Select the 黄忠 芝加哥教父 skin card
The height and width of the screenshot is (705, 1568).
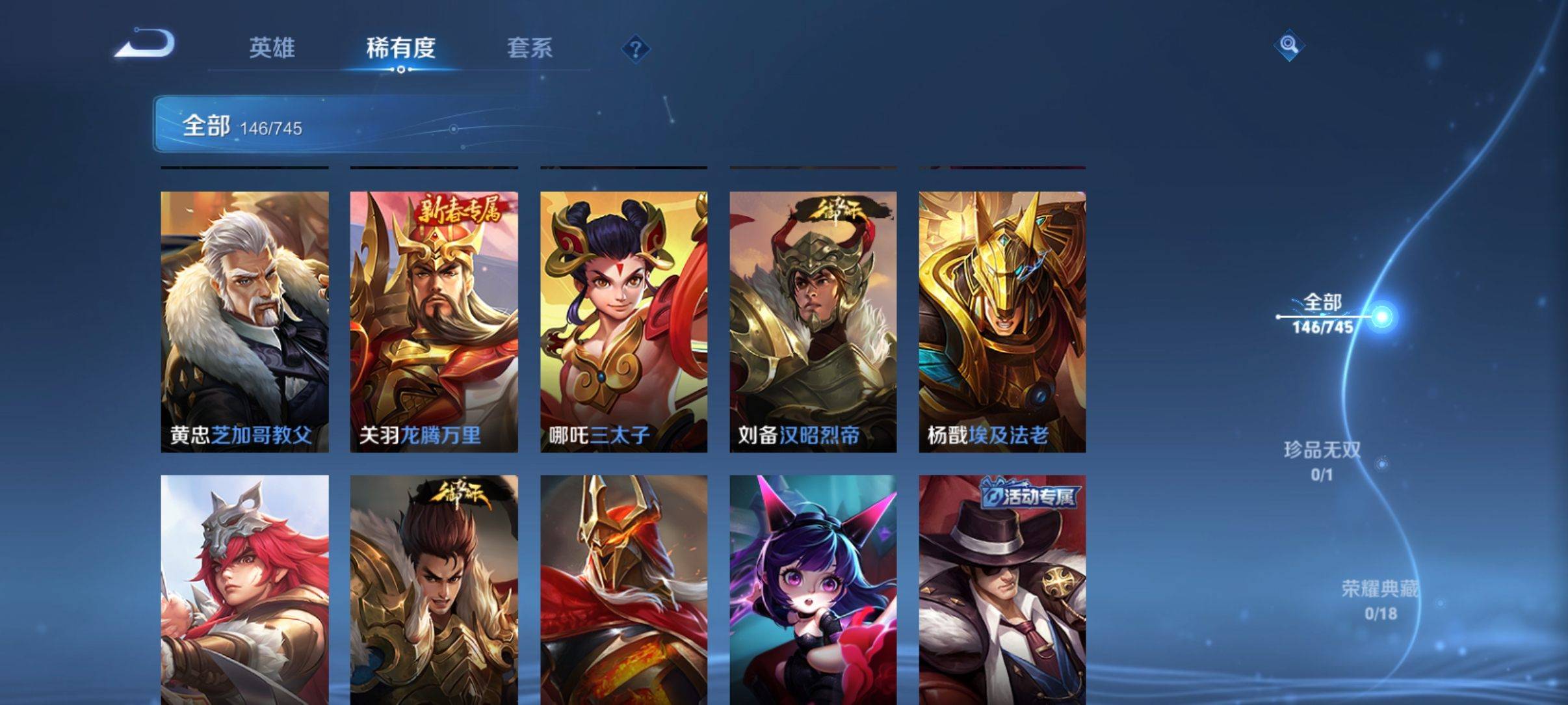[244, 321]
